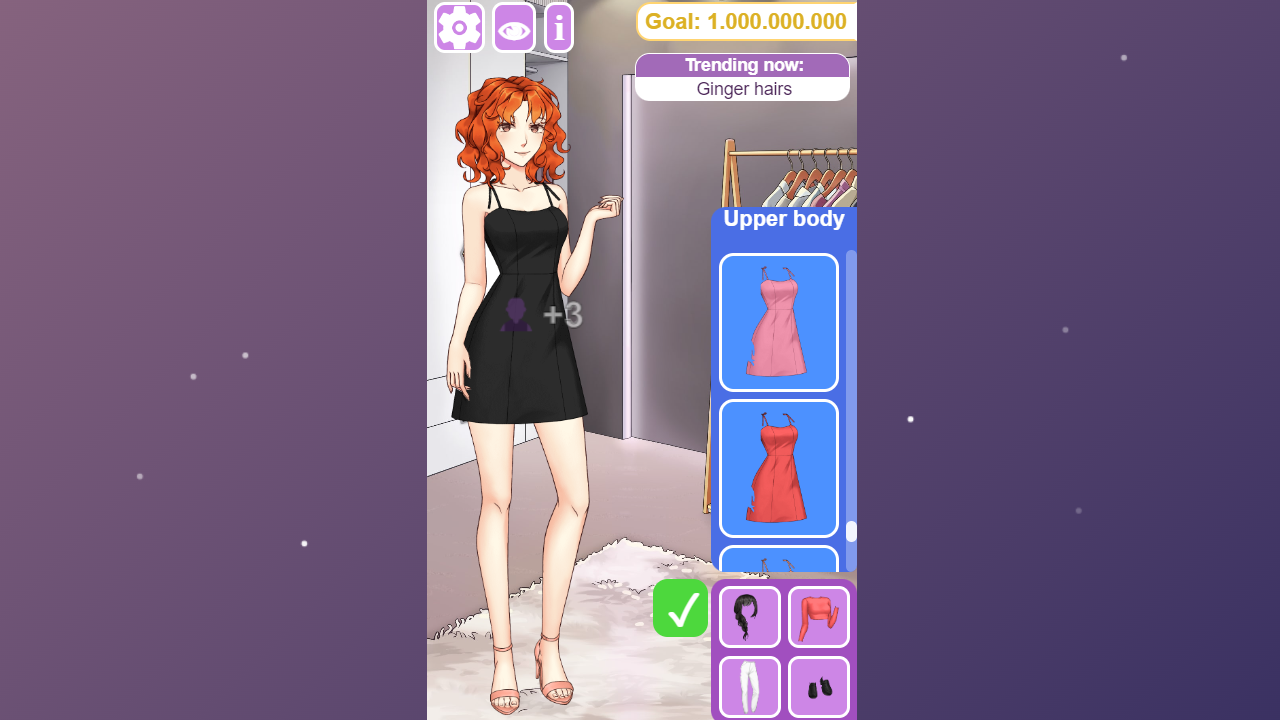The height and width of the screenshot is (720, 1280).
Task: Select the pink dress thumbnail
Action: [x=778, y=321]
